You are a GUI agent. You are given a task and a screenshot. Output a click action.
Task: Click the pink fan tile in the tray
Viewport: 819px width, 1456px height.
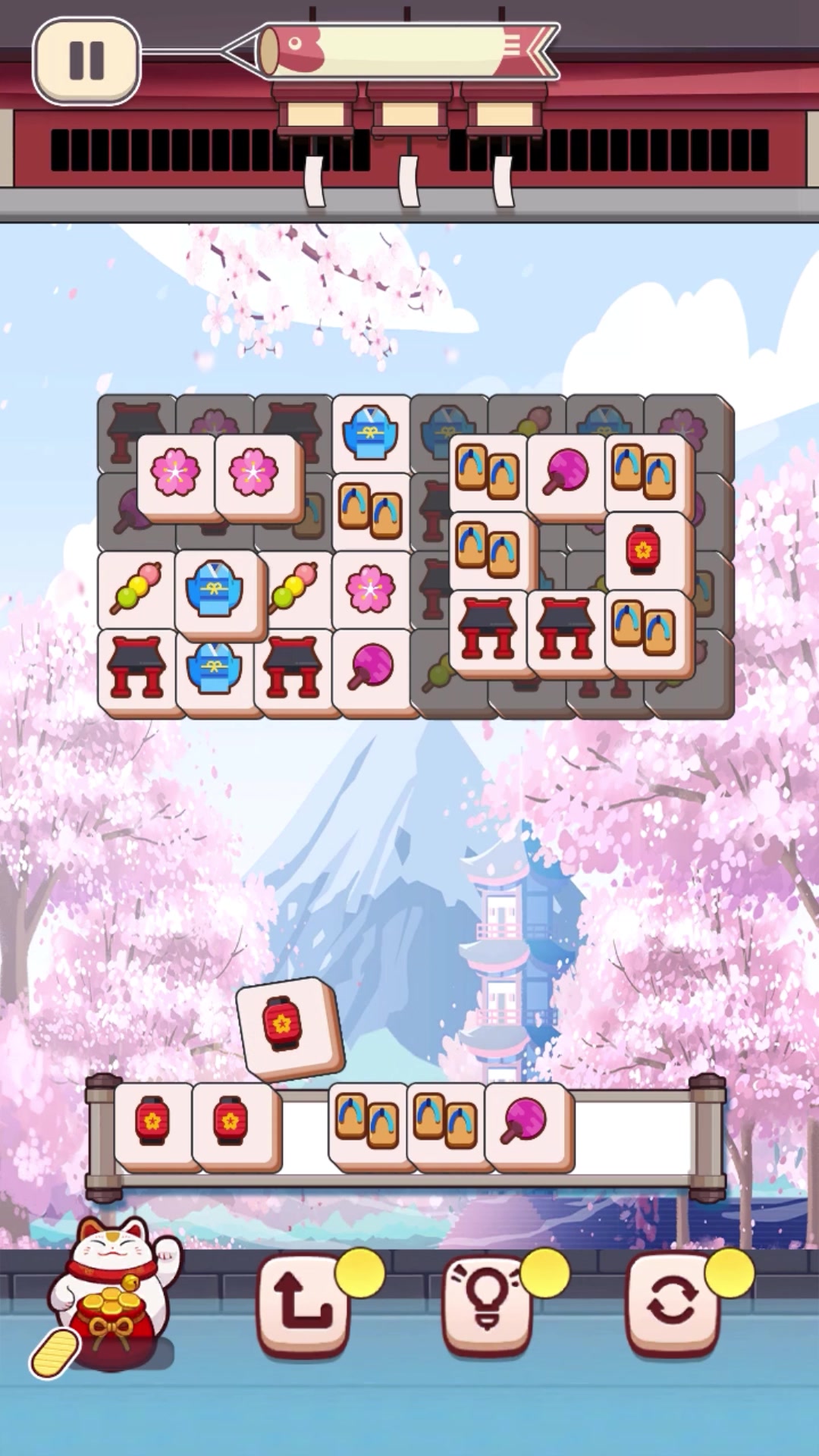[525, 1121]
